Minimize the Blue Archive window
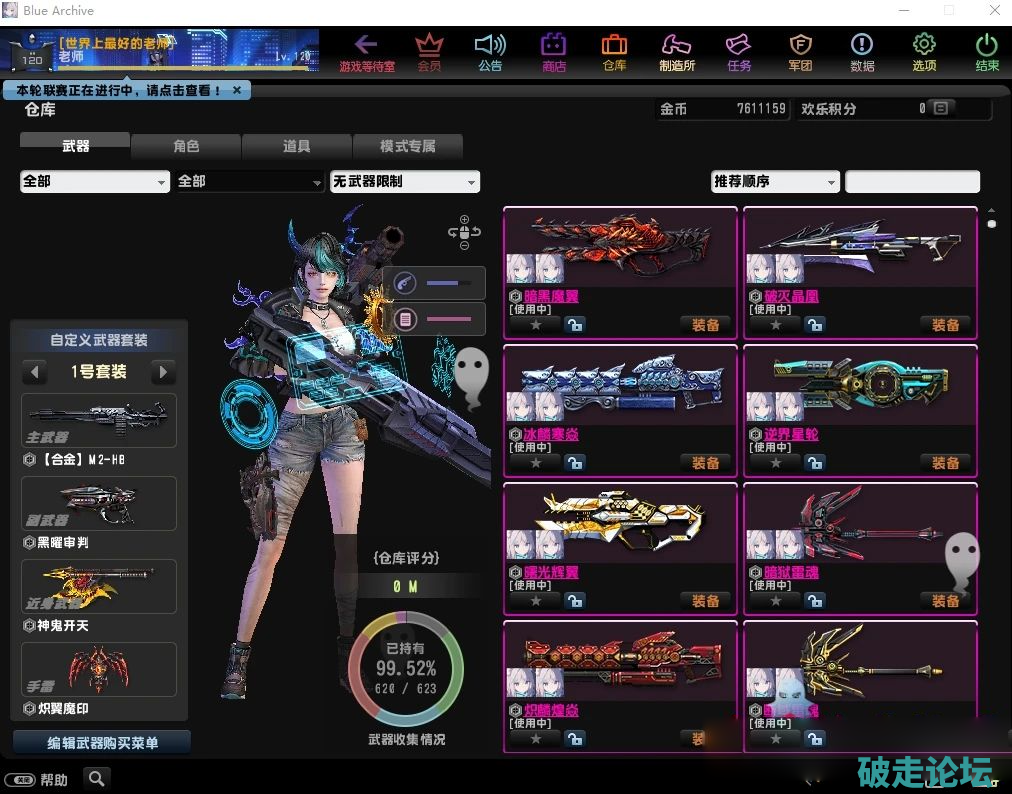Image resolution: width=1012 pixels, height=794 pixels. pos(901,11)
